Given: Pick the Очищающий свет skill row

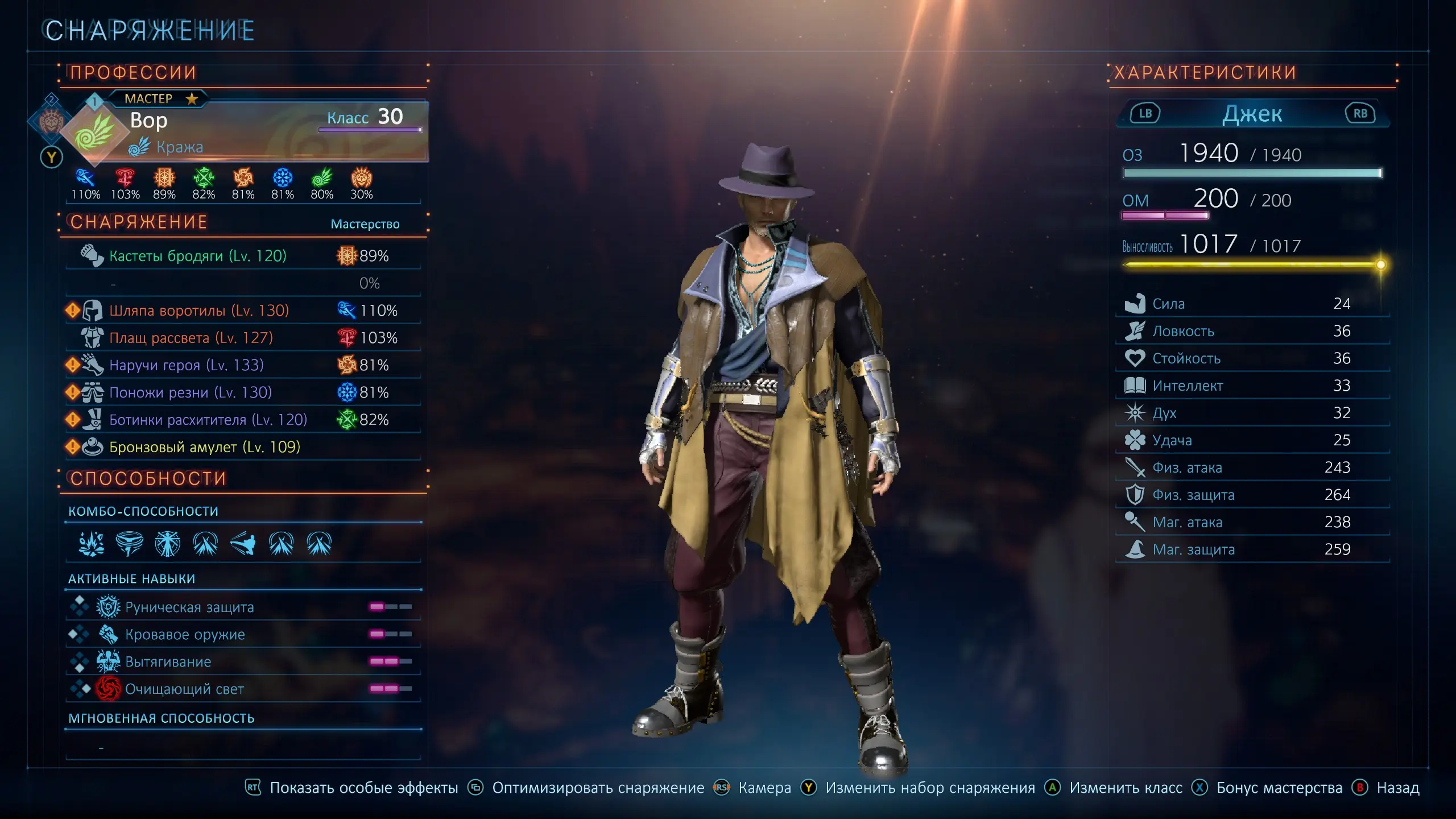Looking at the screenshot, I should pyautogui.click(x=184, y=689).
